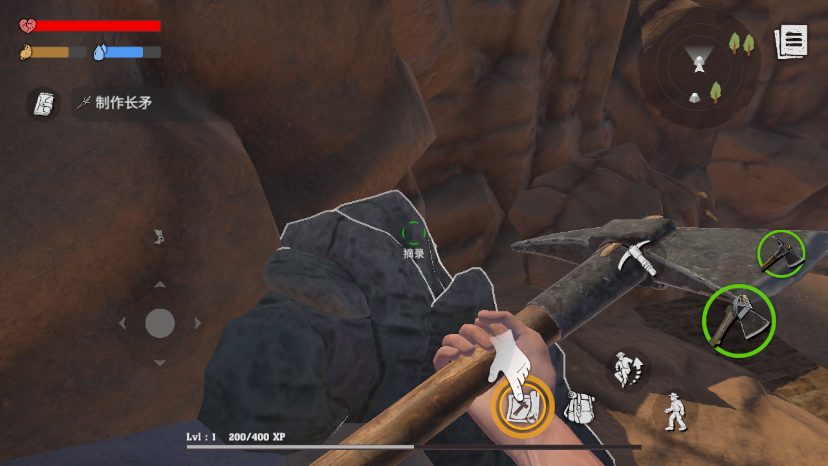Toggle the walking stance icon
Image resolution: width=828 pixels, height=466 pixels.
click(x=677, y=411)
